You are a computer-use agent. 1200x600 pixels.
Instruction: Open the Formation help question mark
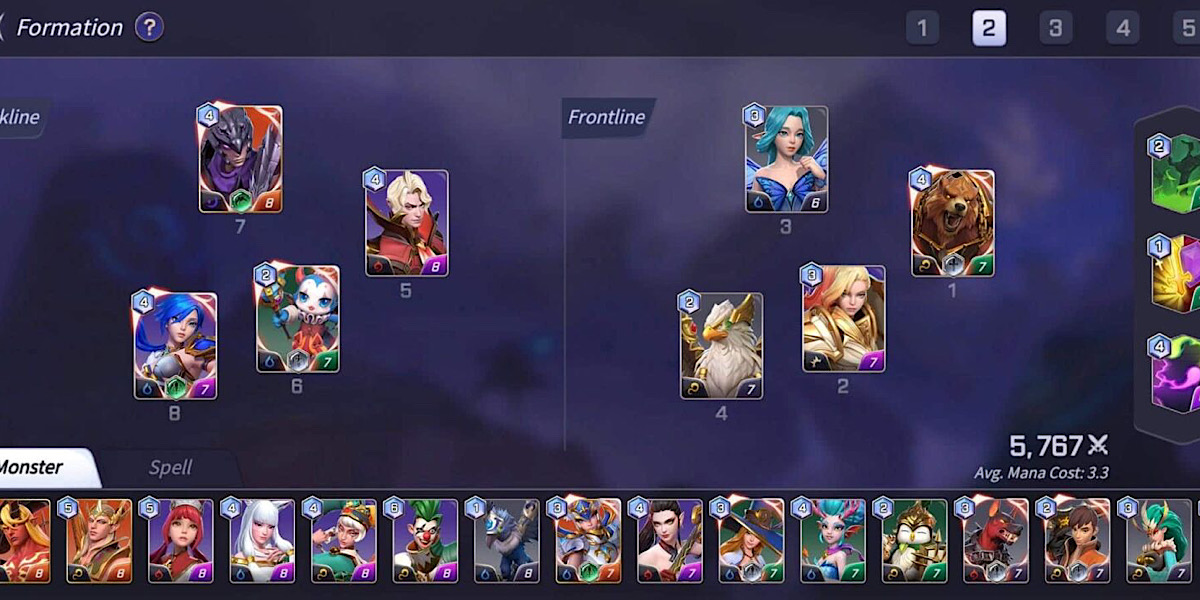coord(149,27)
